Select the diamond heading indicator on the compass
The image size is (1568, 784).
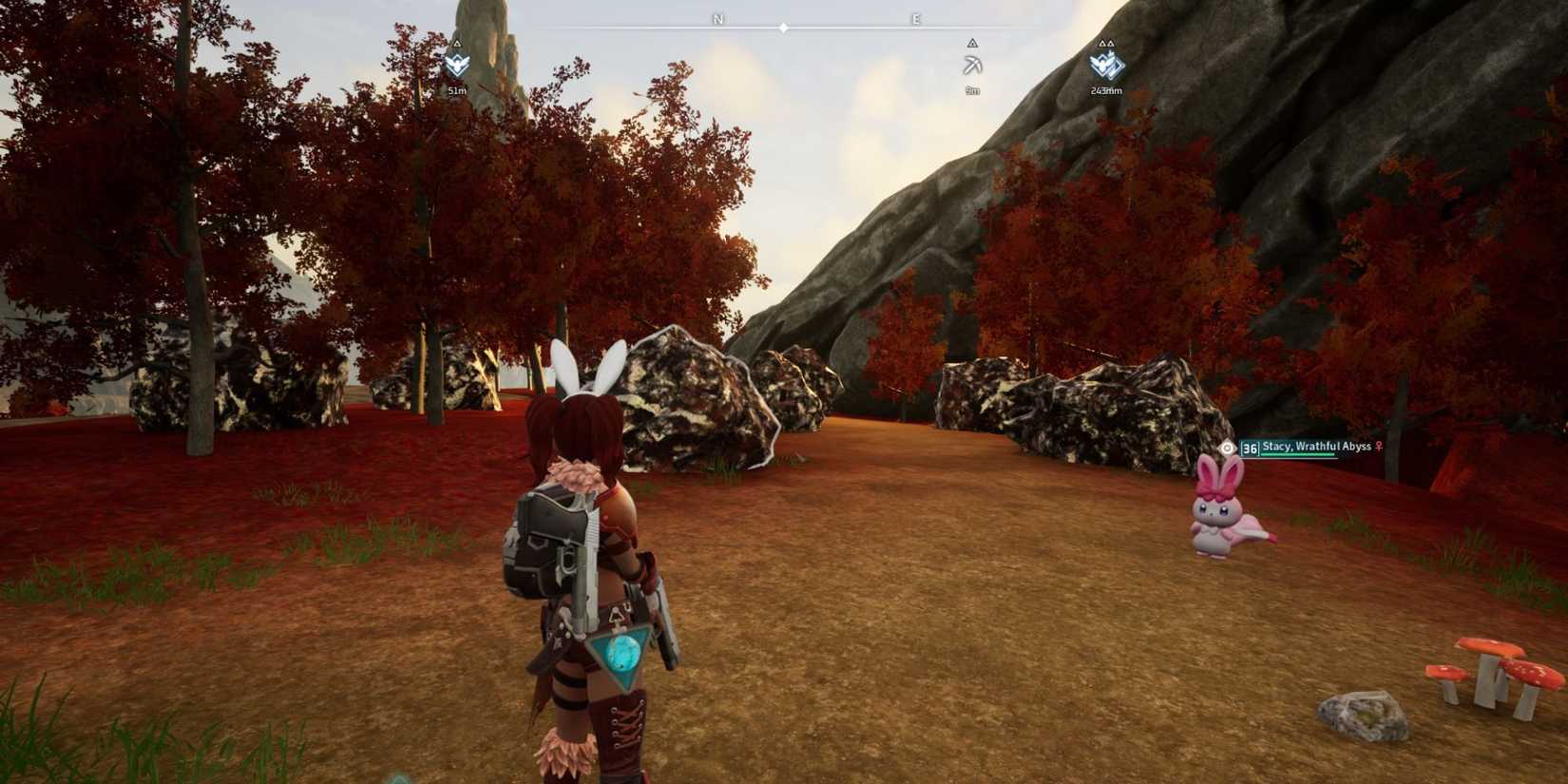coord(783,28)
